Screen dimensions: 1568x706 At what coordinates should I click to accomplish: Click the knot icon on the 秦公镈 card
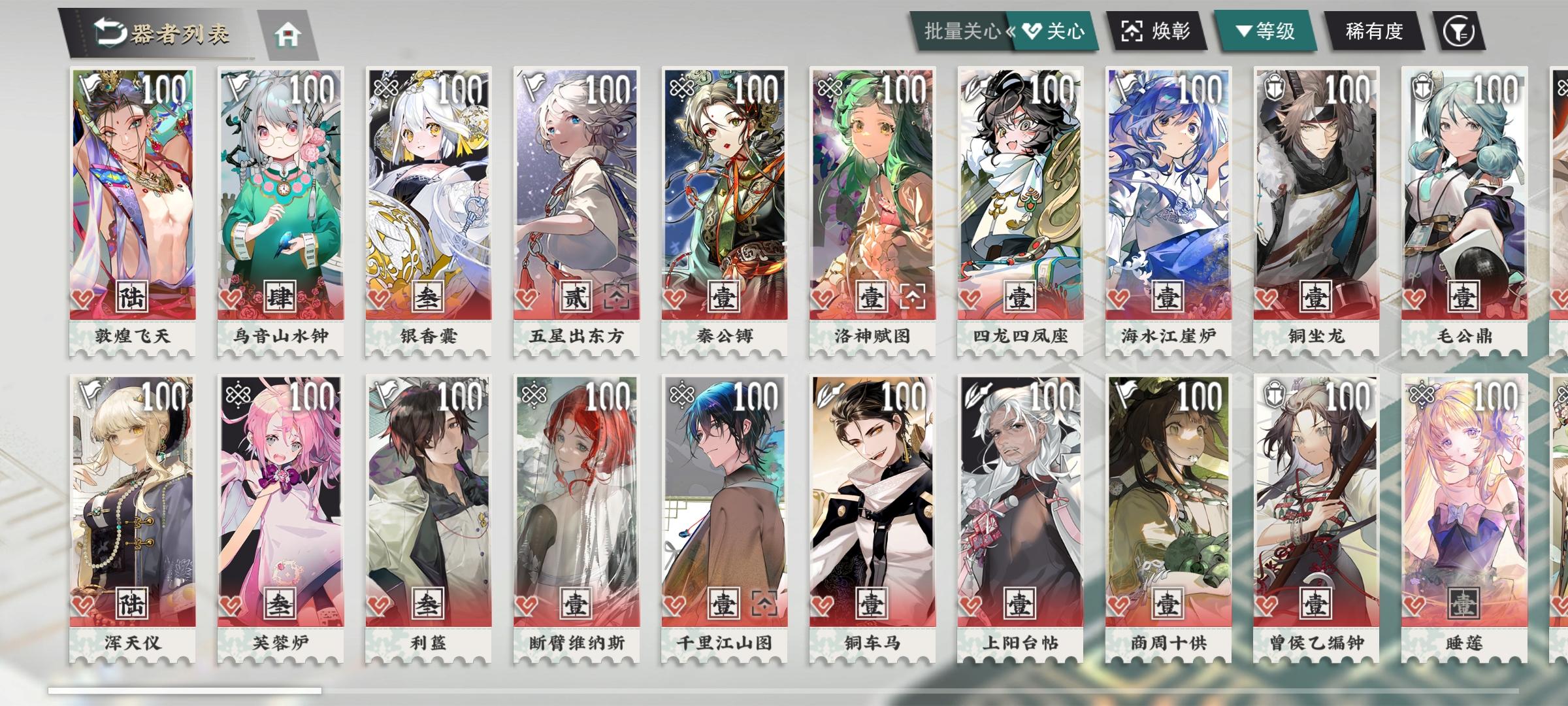[681, 88]
